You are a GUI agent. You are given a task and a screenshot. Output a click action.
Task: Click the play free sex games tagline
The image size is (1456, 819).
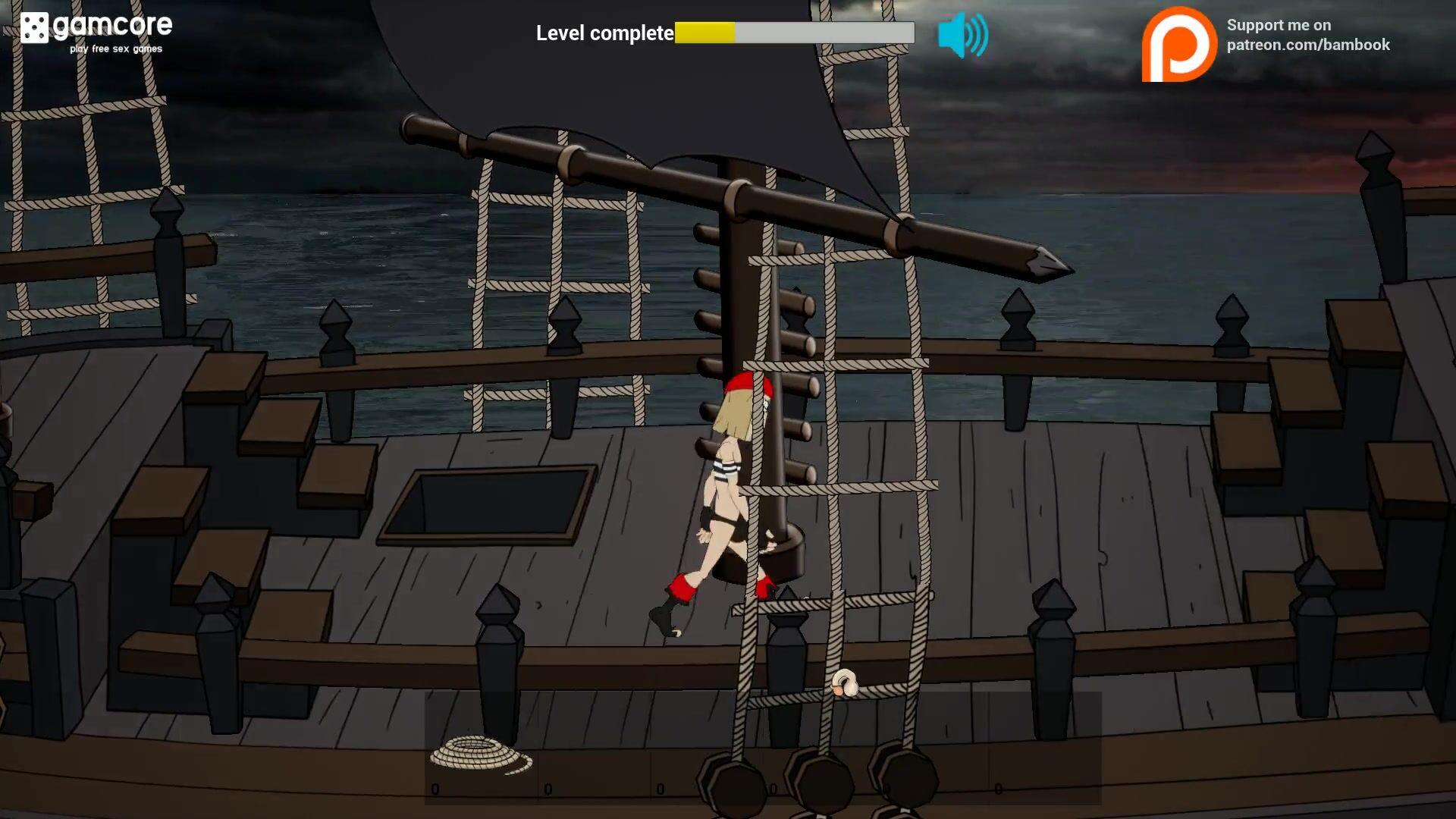click(x=114, y=48)
